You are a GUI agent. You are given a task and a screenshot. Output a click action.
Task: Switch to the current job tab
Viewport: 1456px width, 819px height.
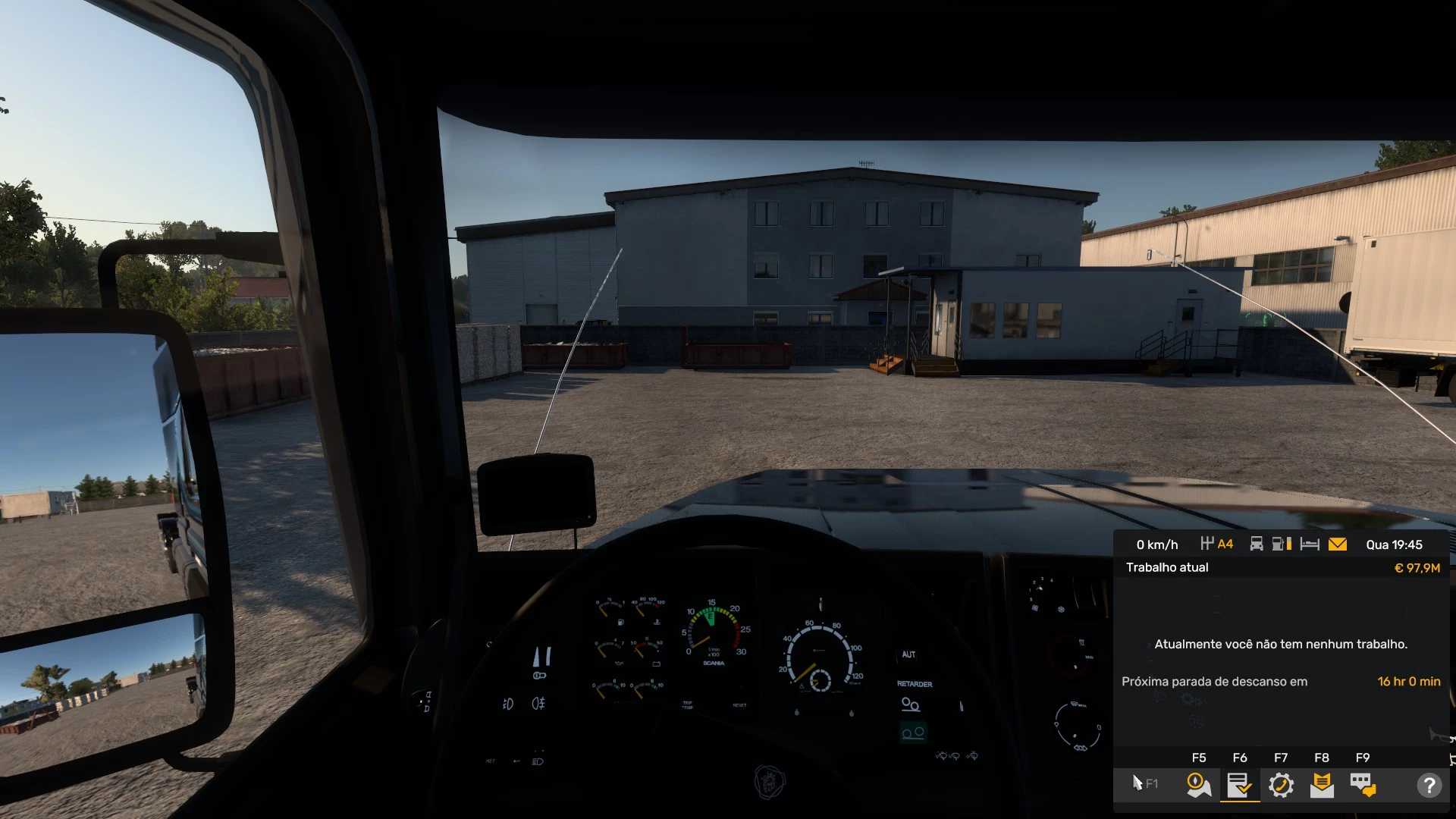(1239, 785)
